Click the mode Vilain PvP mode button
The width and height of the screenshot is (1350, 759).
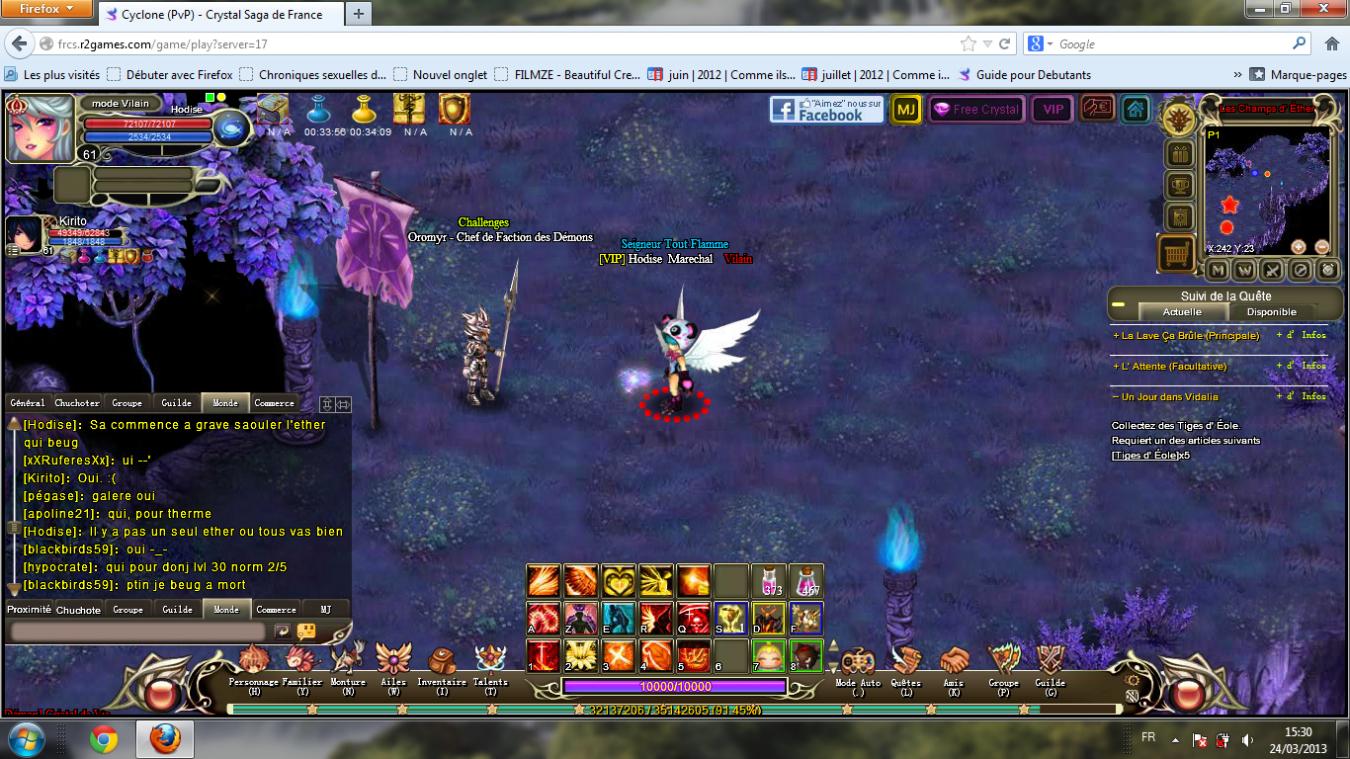(120, 103)
